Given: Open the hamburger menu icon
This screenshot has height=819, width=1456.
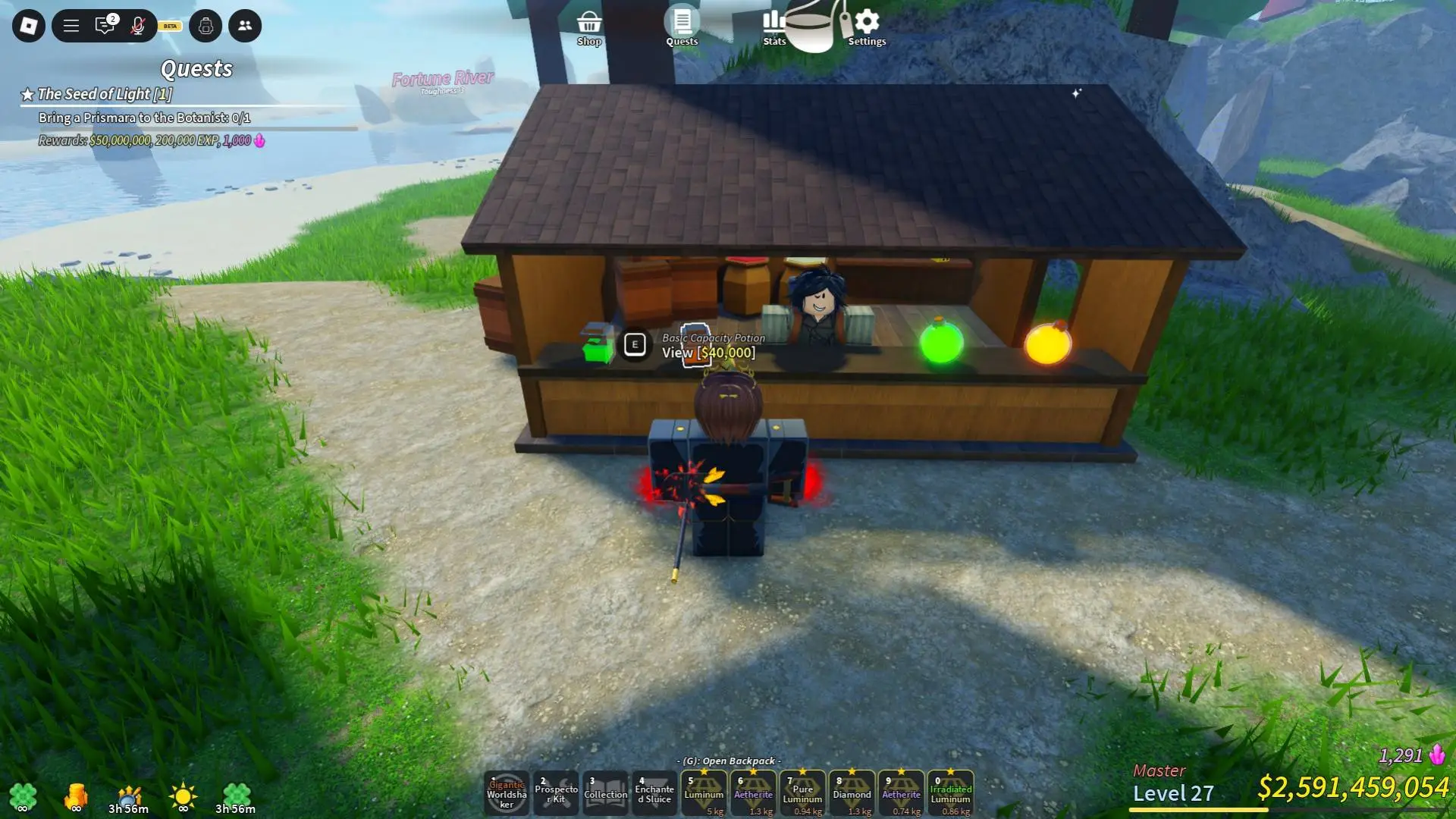Looking at the screenshot, I should [x=70, y=26].
